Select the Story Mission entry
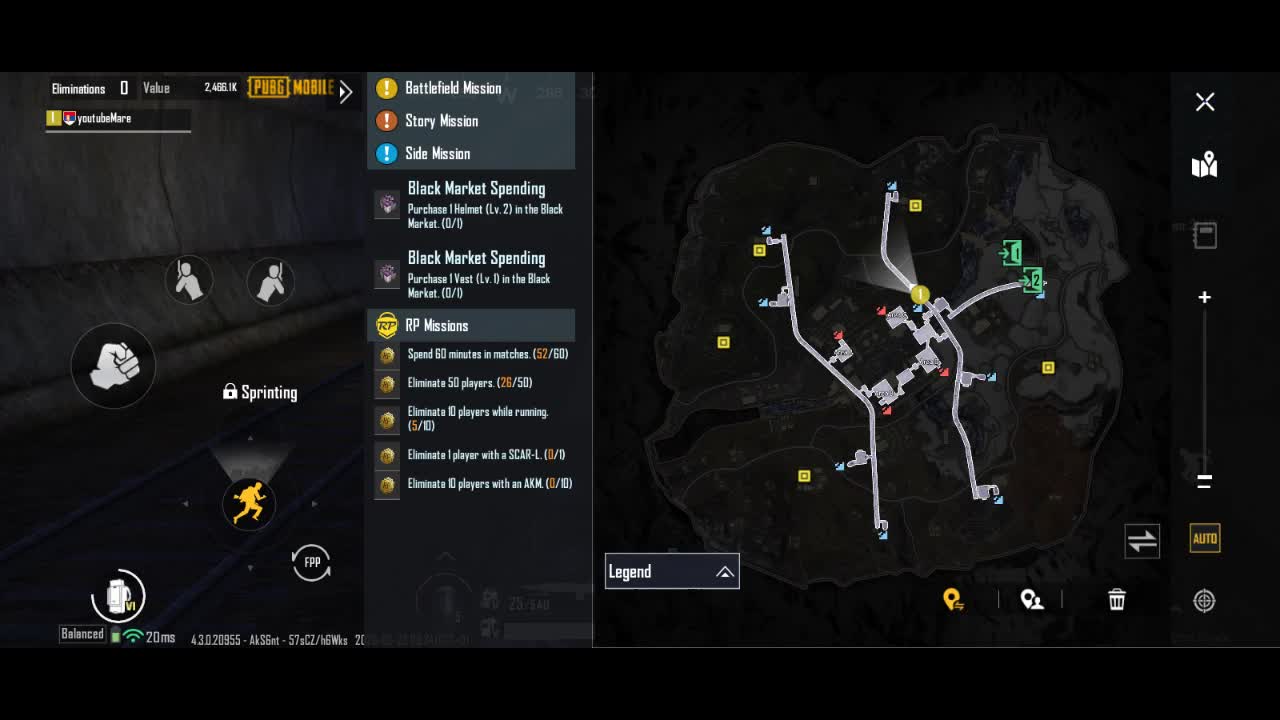Image resolution: width=1280 pixels, height=720 pixels. pos(441,121)
